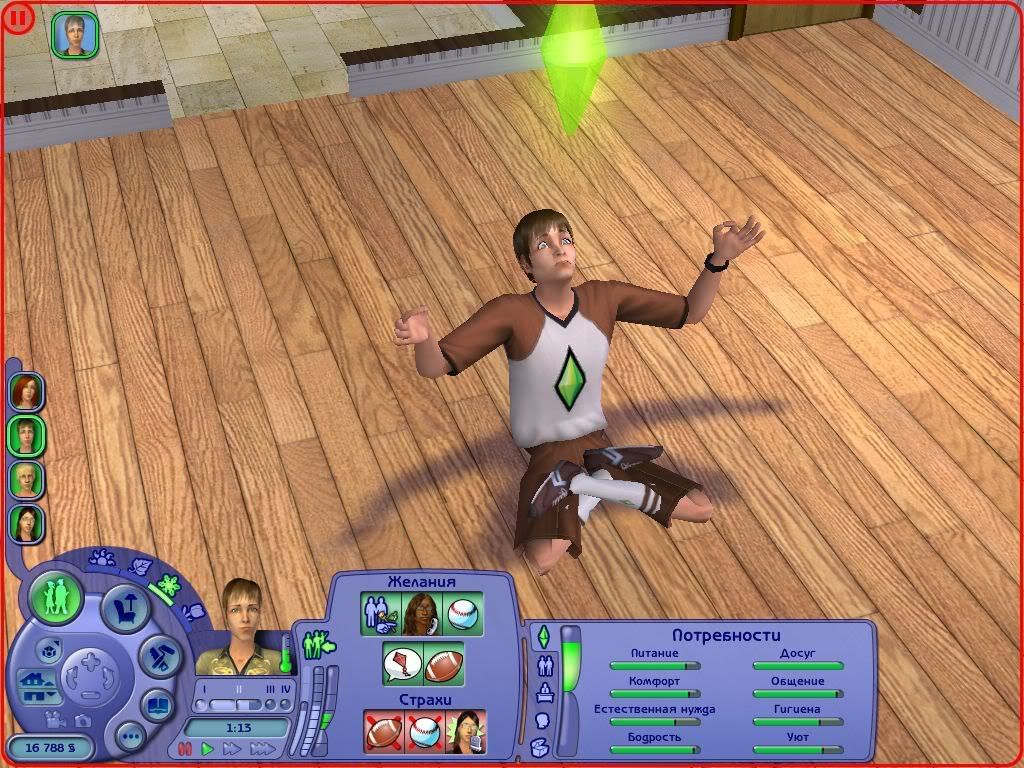Take a snapshot with the camera button
1024x768 pixels.
83,720
